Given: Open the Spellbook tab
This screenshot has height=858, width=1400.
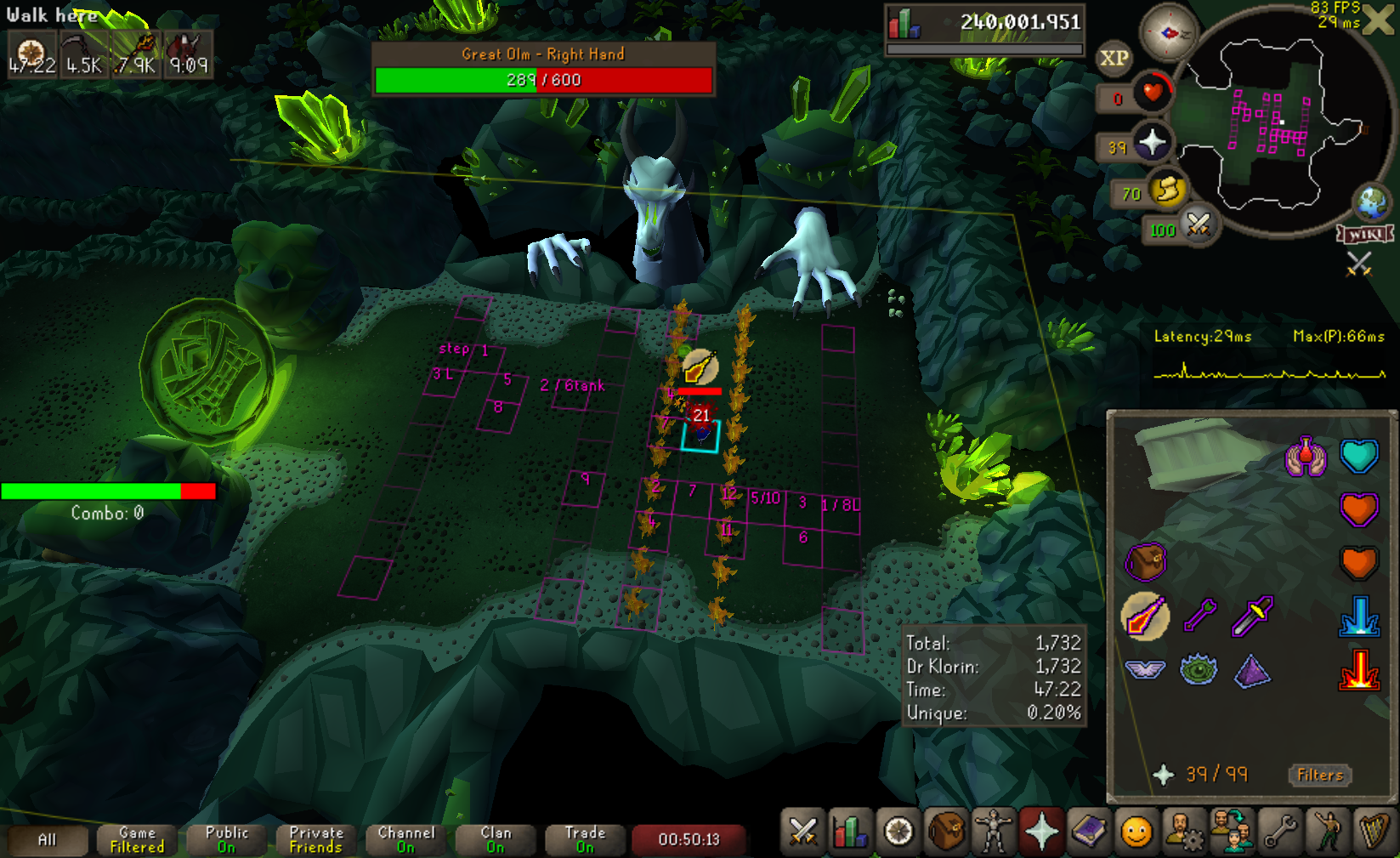Looking at the screenshot, I should click(1089, 832).
